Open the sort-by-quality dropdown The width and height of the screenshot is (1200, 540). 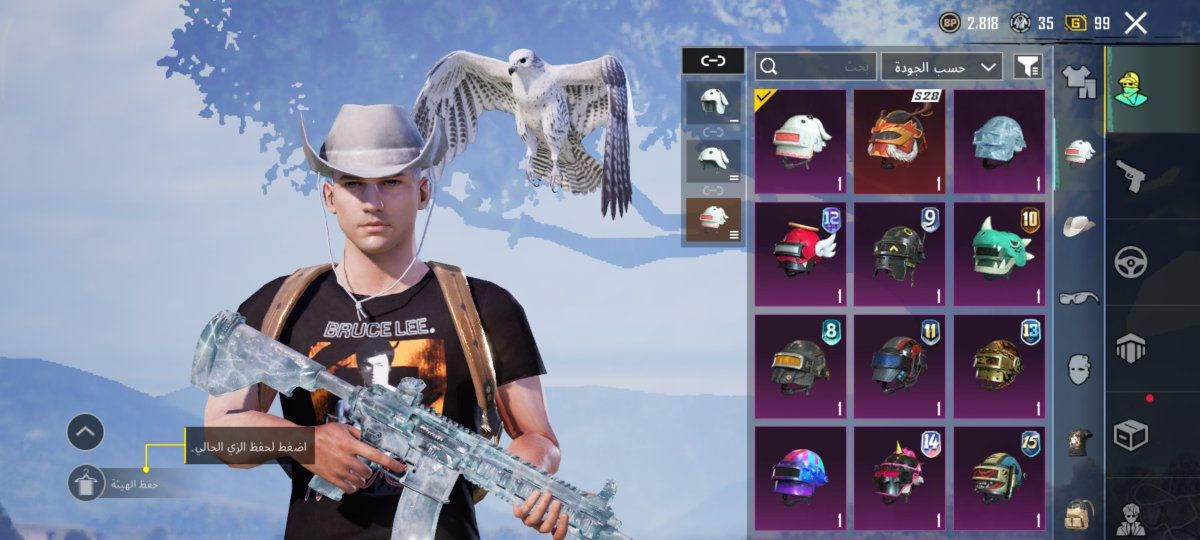(x=941, y=67)
